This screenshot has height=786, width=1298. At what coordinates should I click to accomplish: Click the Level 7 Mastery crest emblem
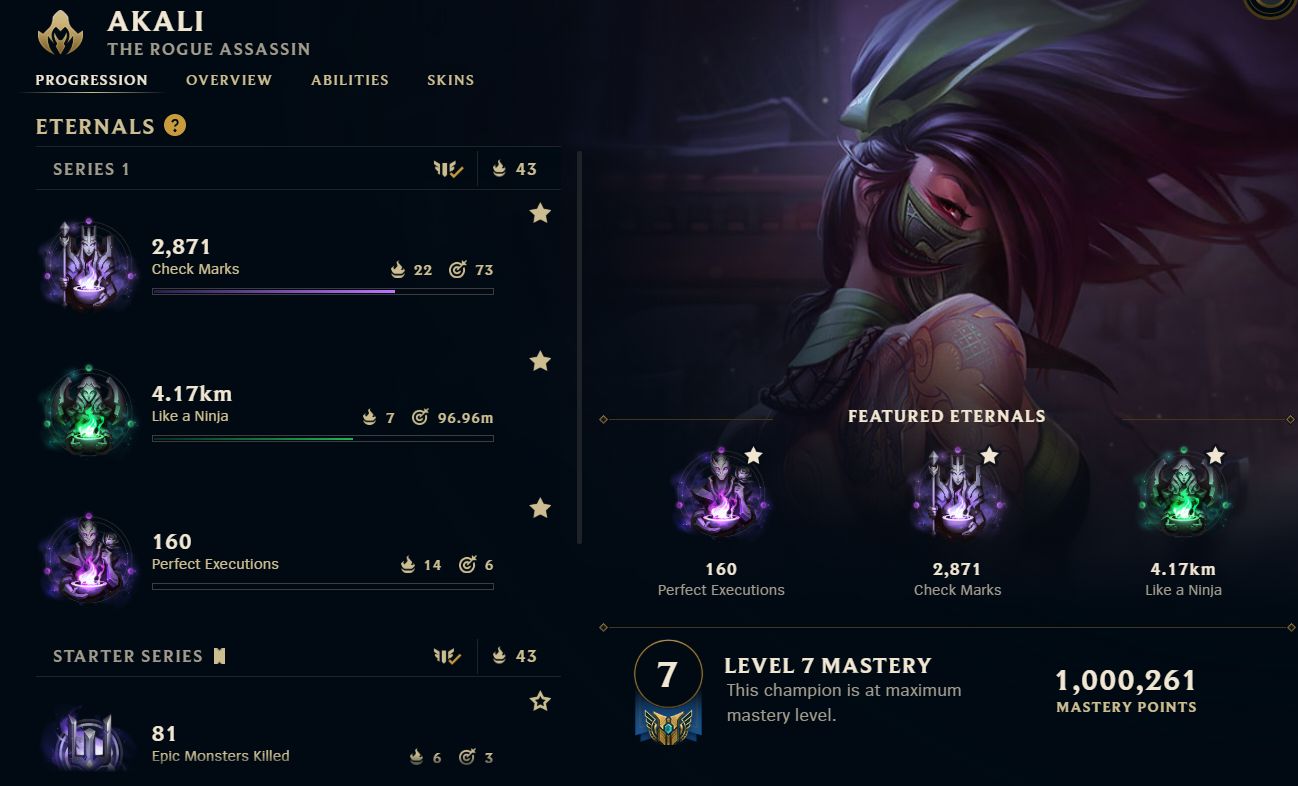pos(668,687)
